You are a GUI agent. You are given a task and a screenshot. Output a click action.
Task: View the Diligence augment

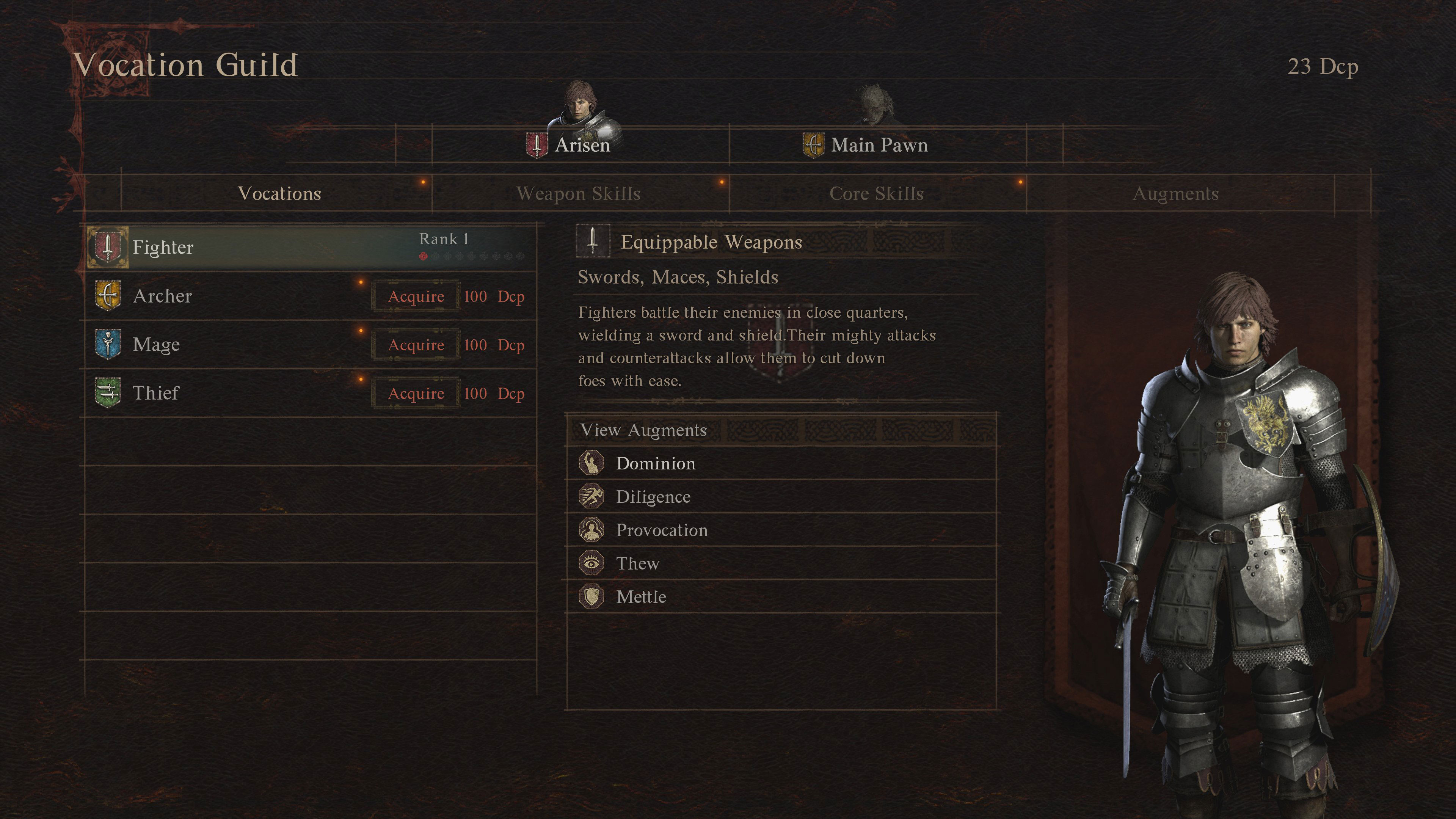pyautogui.click(x=653, y=497)
